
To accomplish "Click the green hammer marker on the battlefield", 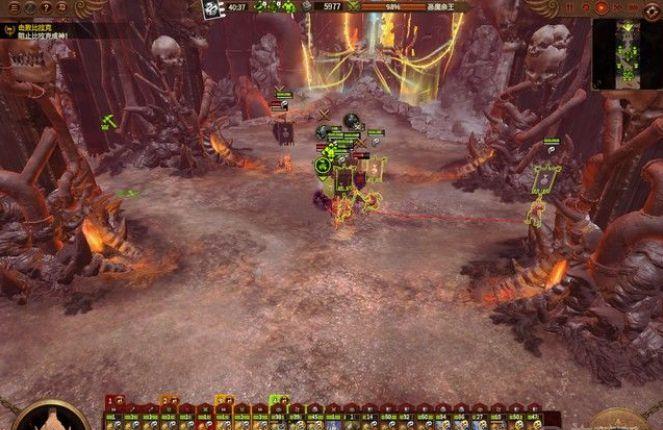I will (108, 122).
